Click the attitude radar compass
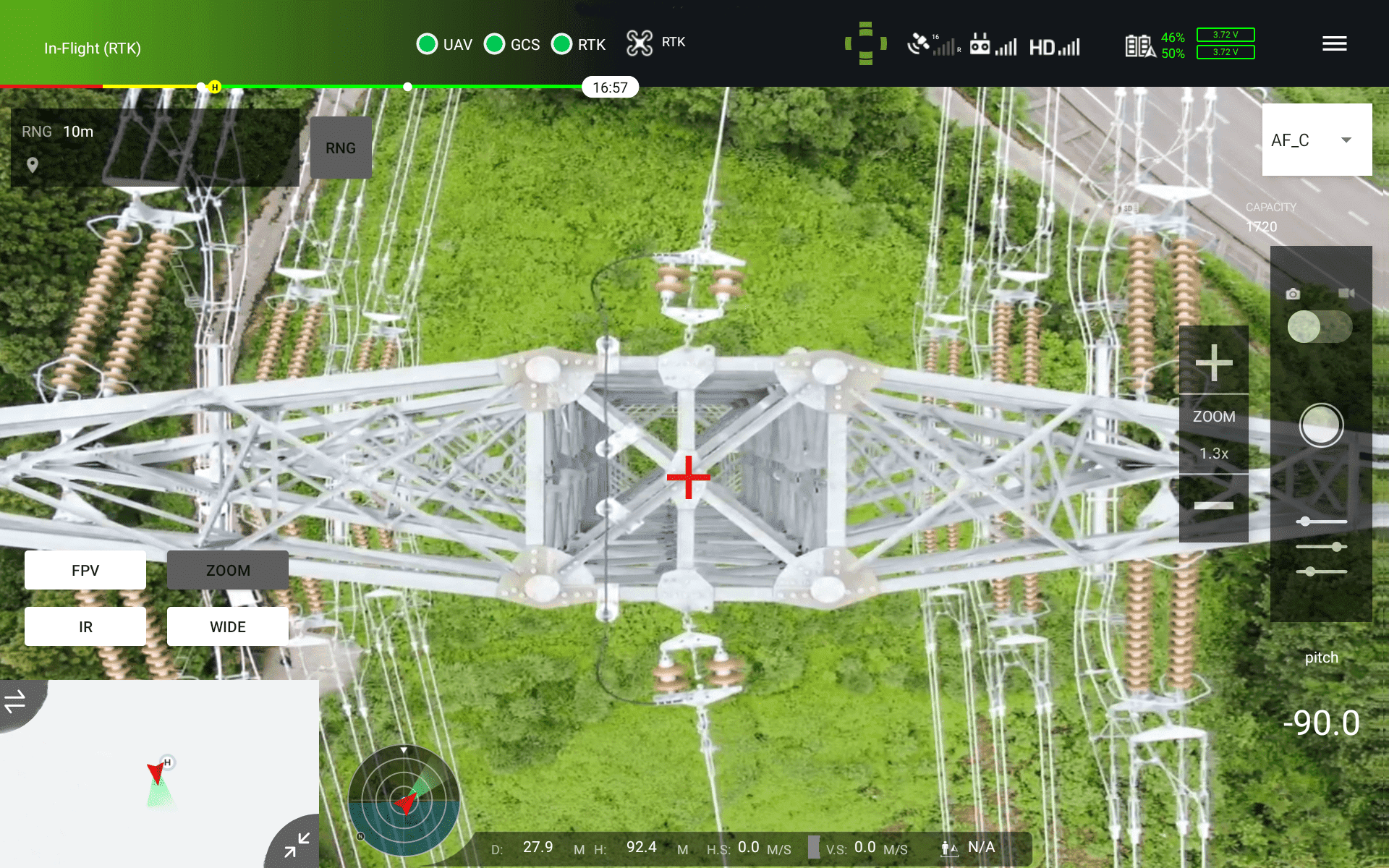The width and height of the screenshot is (1389, 868). 404,800
